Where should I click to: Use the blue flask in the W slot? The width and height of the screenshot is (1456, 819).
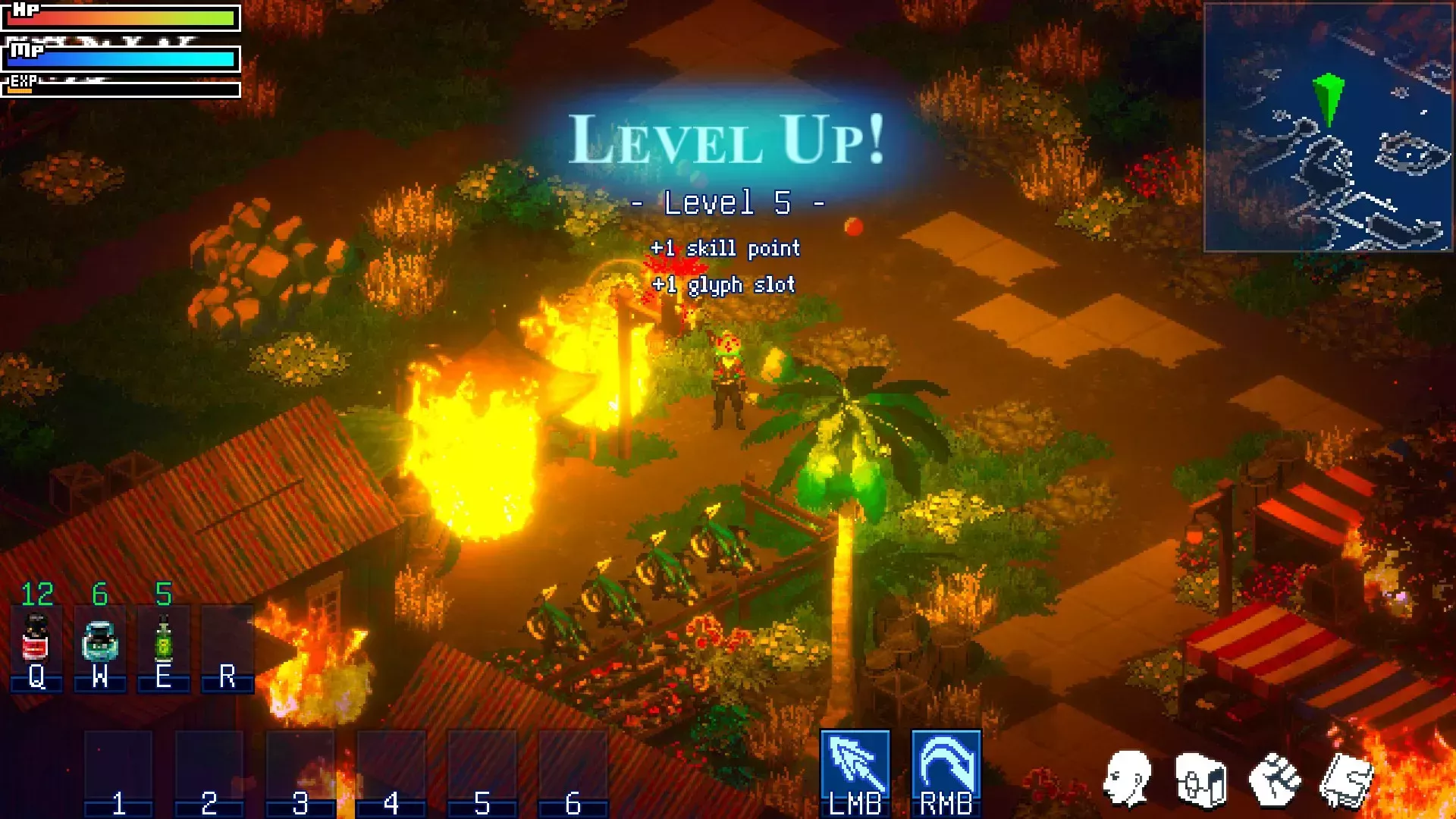(x=99, y=640)
